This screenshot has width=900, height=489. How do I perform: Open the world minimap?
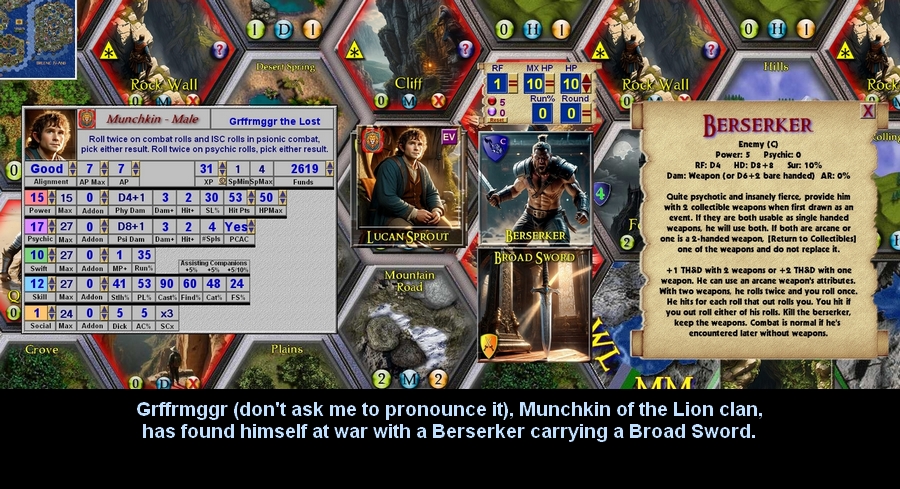[38, 38]
